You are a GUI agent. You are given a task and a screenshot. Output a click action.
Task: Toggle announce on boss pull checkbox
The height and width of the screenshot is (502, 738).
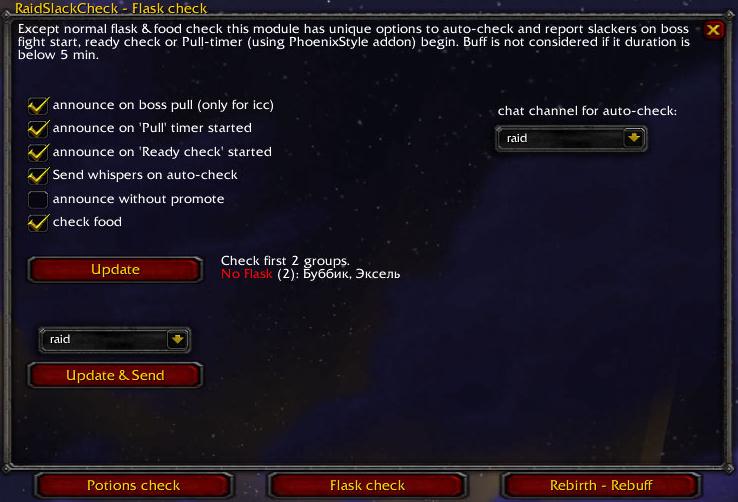click(38, 105)
